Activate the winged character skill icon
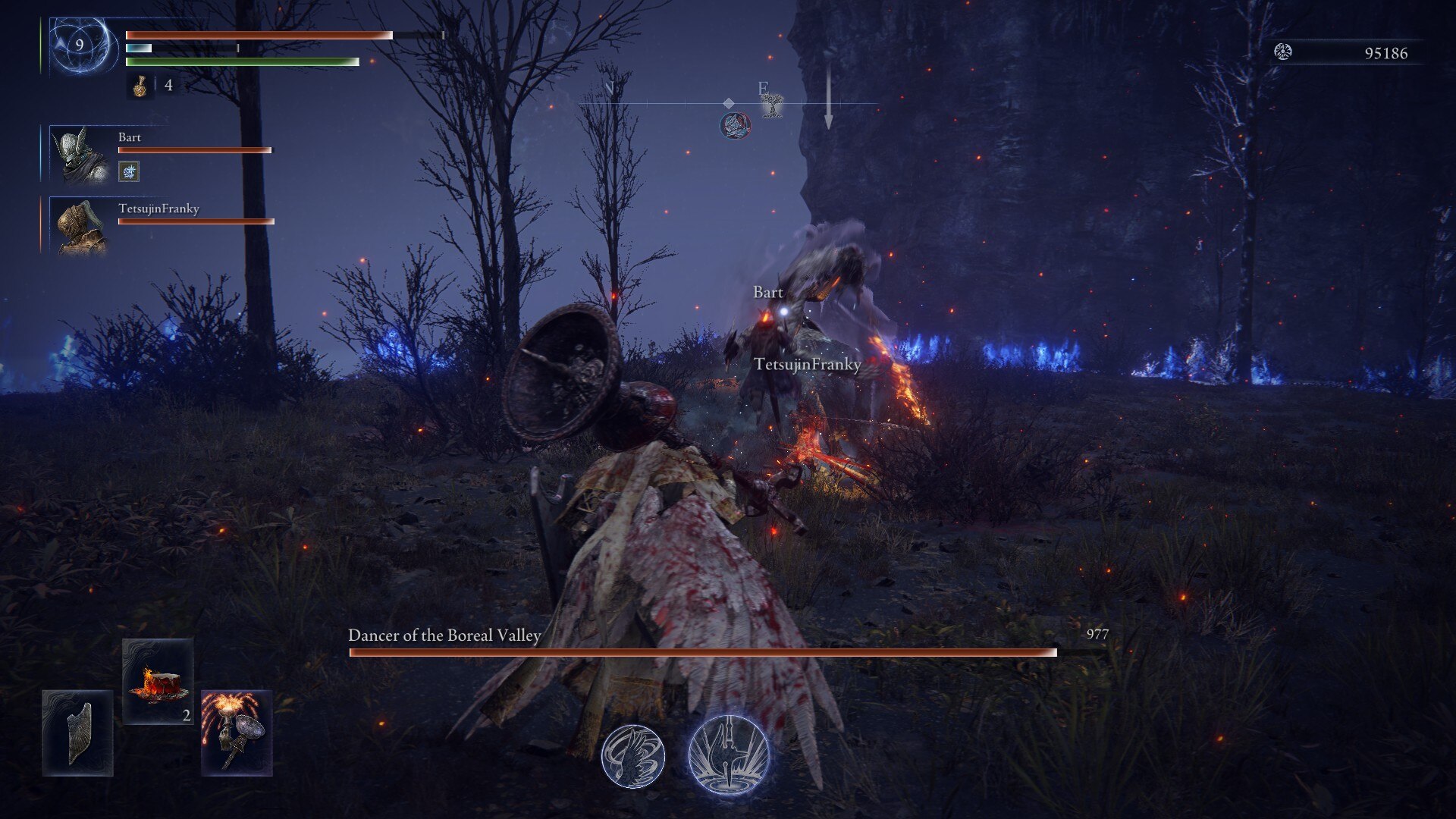The image size is (1456, 819). (x=633, y=756)
